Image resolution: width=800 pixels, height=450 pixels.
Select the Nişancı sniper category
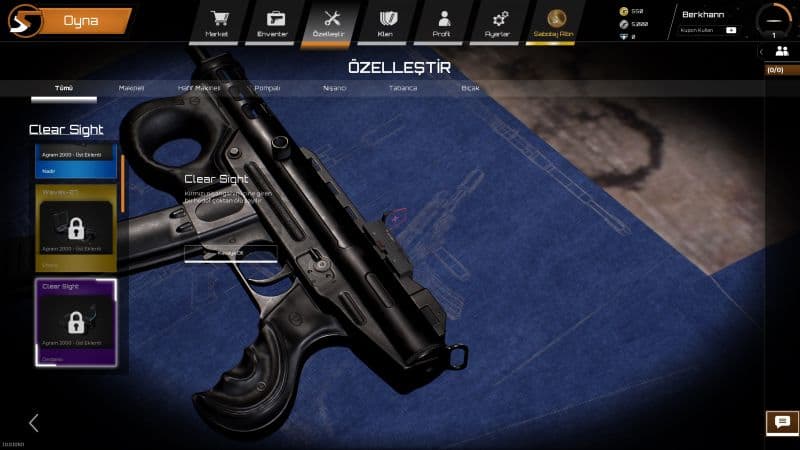[333, 88]
